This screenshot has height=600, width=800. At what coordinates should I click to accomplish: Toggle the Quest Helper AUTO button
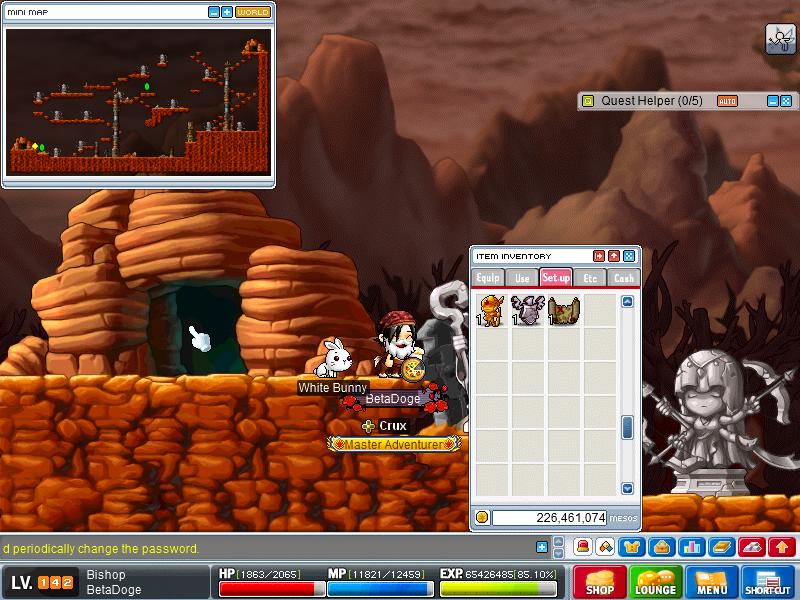[x=727, y=101]
